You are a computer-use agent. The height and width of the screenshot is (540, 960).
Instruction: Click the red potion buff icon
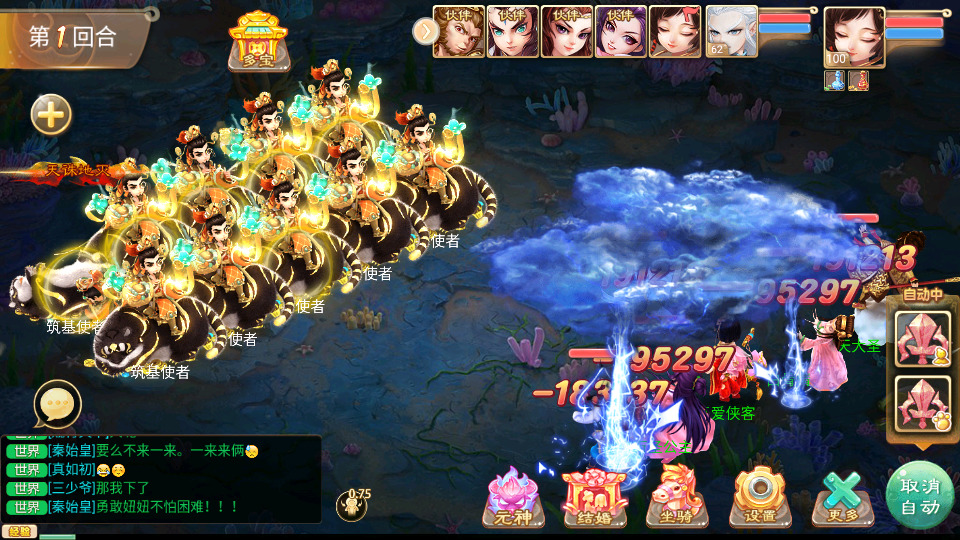coord(858,81)
